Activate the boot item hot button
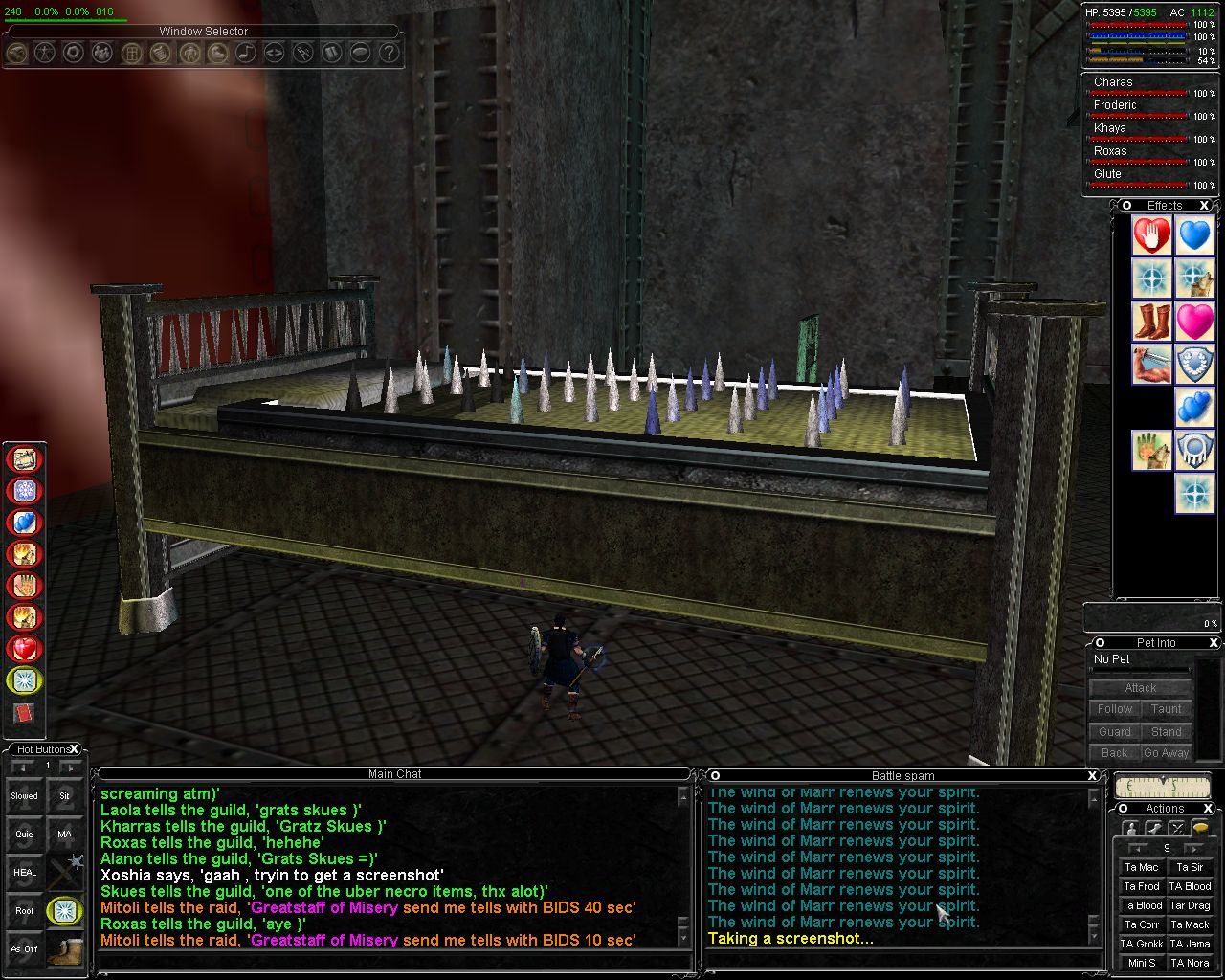The height and width of the screenshot is (980, 1225). (x=64, y=948)
